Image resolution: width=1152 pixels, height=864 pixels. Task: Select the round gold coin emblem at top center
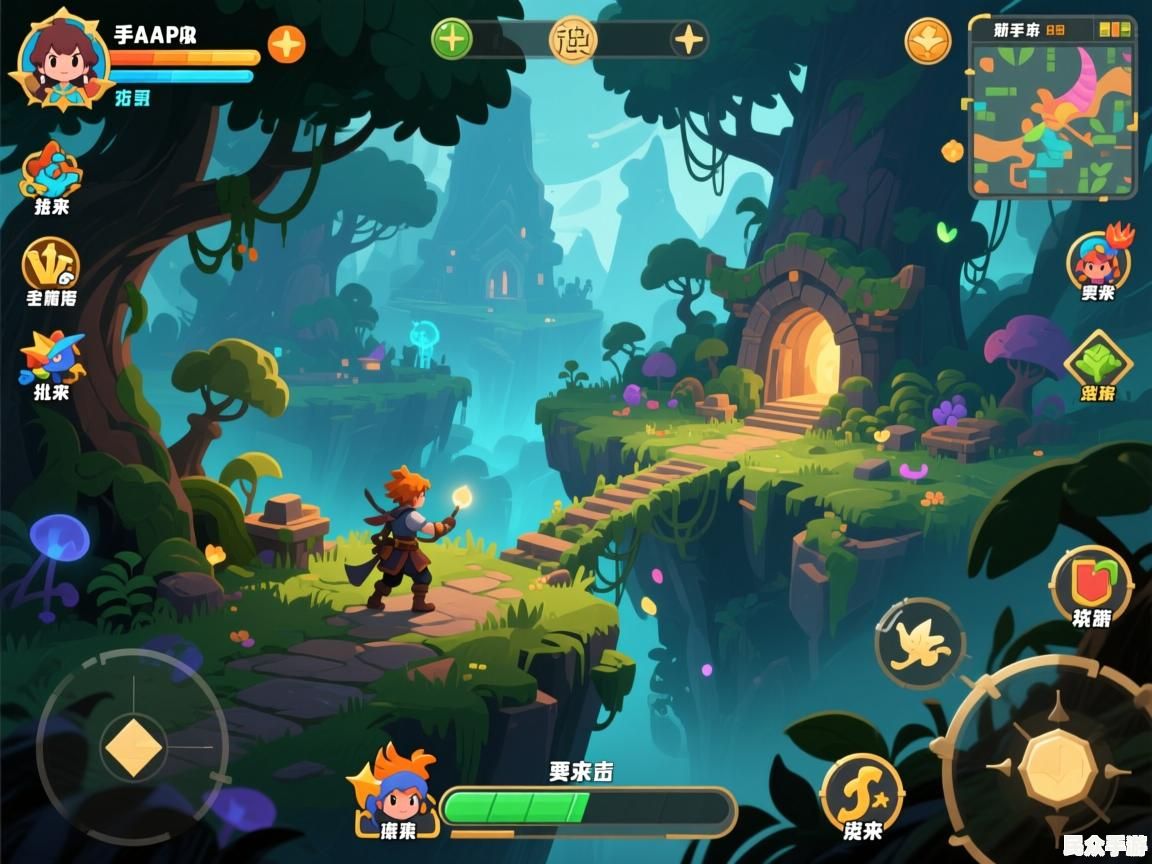click(x=573, y=40)
